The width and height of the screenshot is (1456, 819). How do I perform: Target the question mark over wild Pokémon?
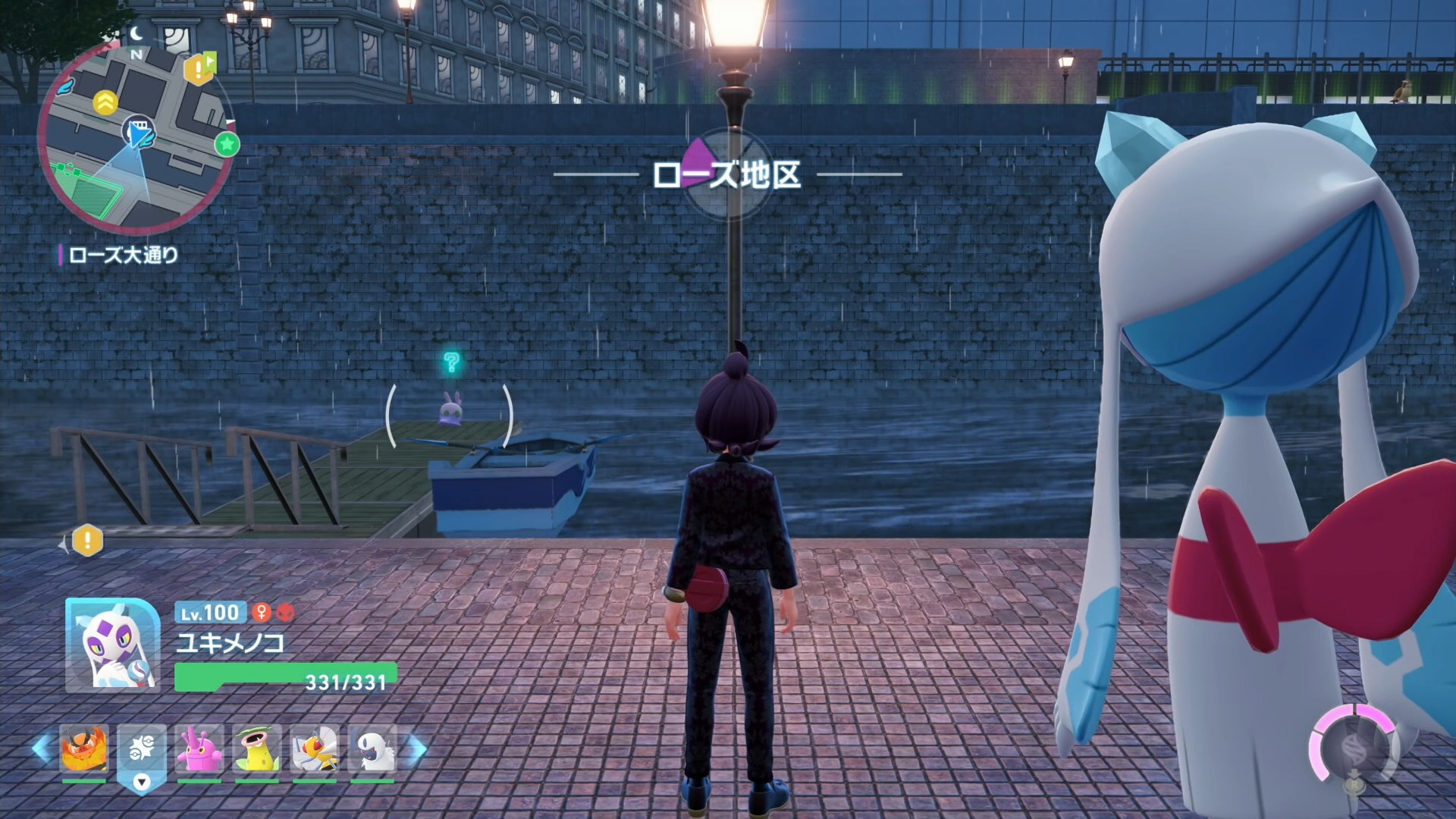click(451, 362)
